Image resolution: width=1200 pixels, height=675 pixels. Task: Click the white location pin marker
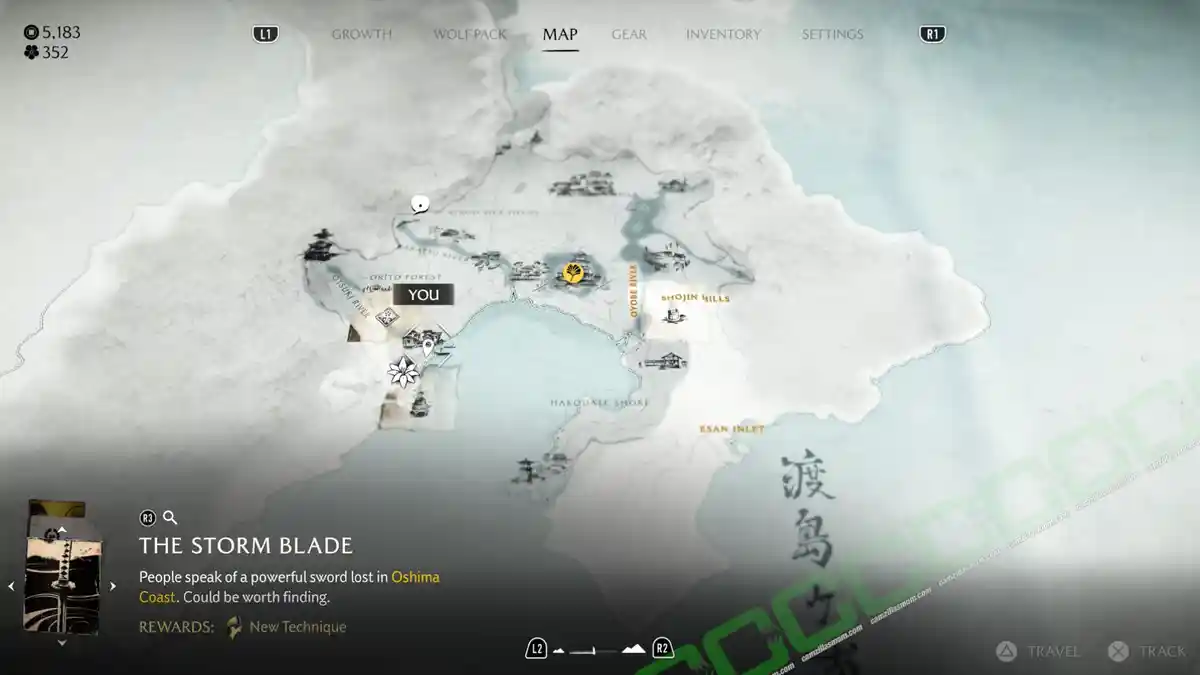(x=429, y=348)
